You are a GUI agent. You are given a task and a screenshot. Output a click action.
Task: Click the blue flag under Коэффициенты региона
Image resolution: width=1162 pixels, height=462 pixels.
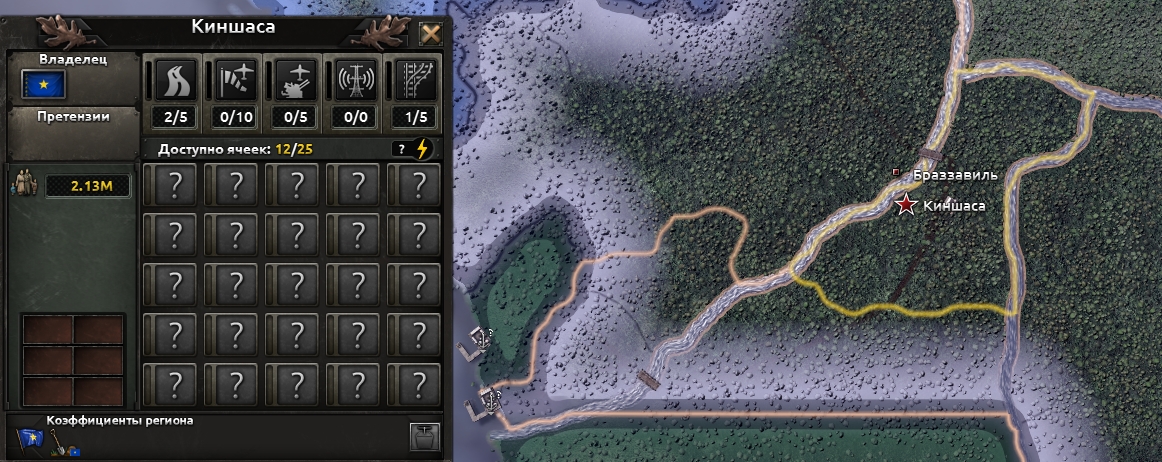tap(30, 438)
